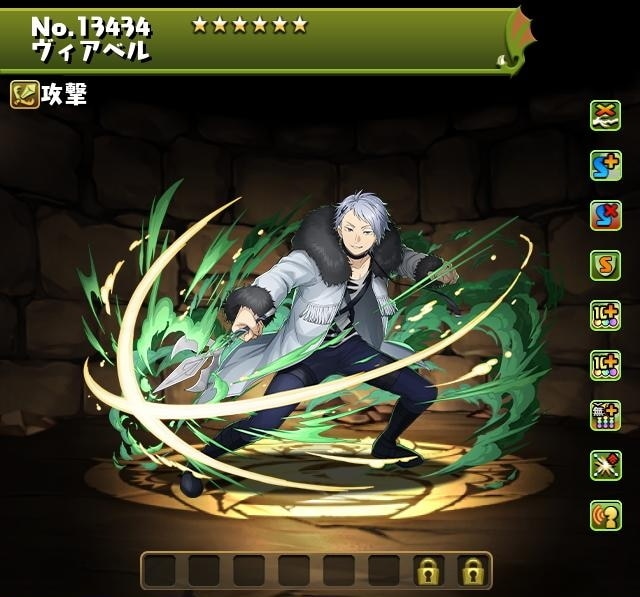
Task: Choose the orange S shield awakening icon
Action: (605, 266)
